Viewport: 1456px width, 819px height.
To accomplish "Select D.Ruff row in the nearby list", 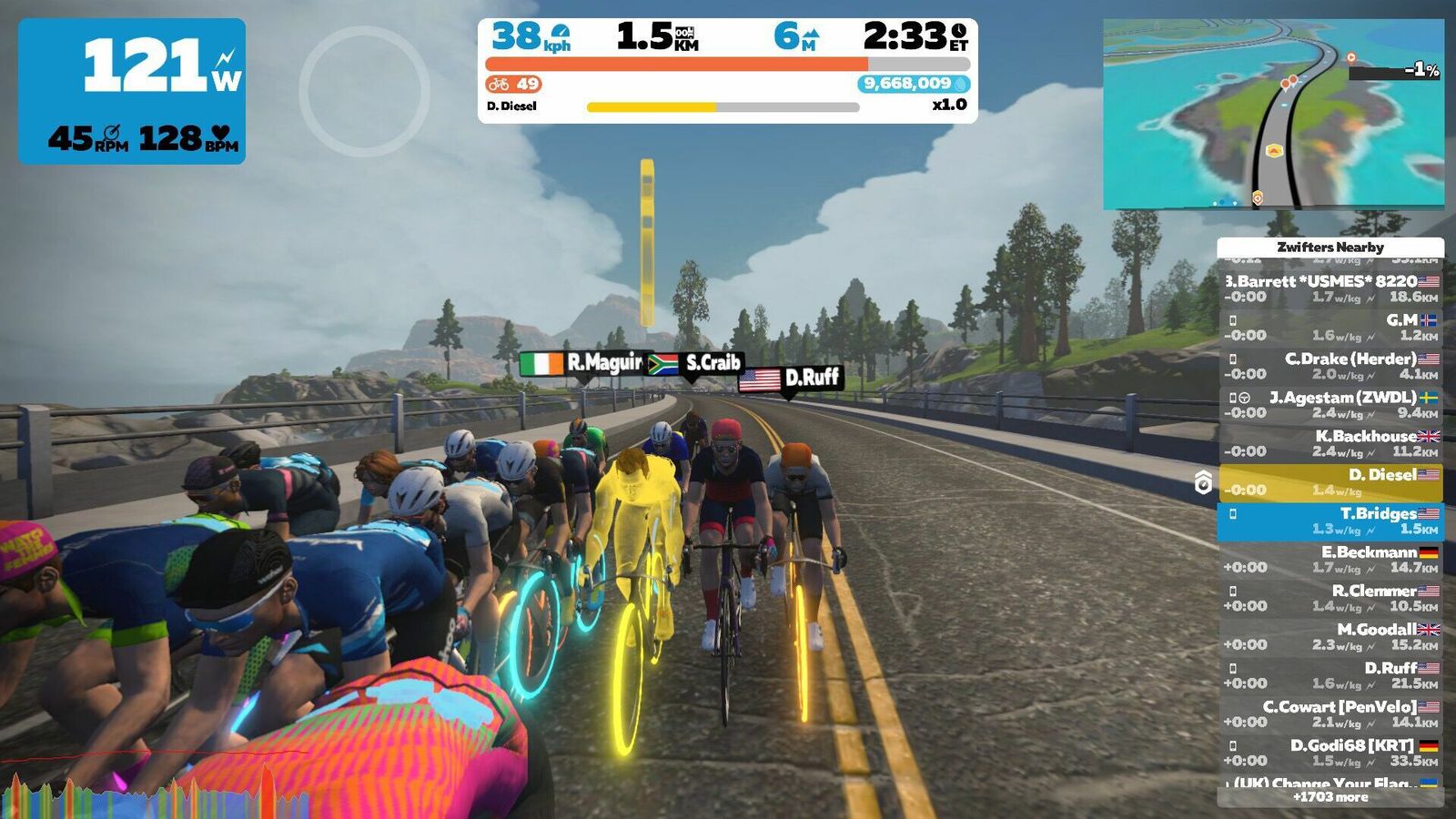I will pos(1330,675).
